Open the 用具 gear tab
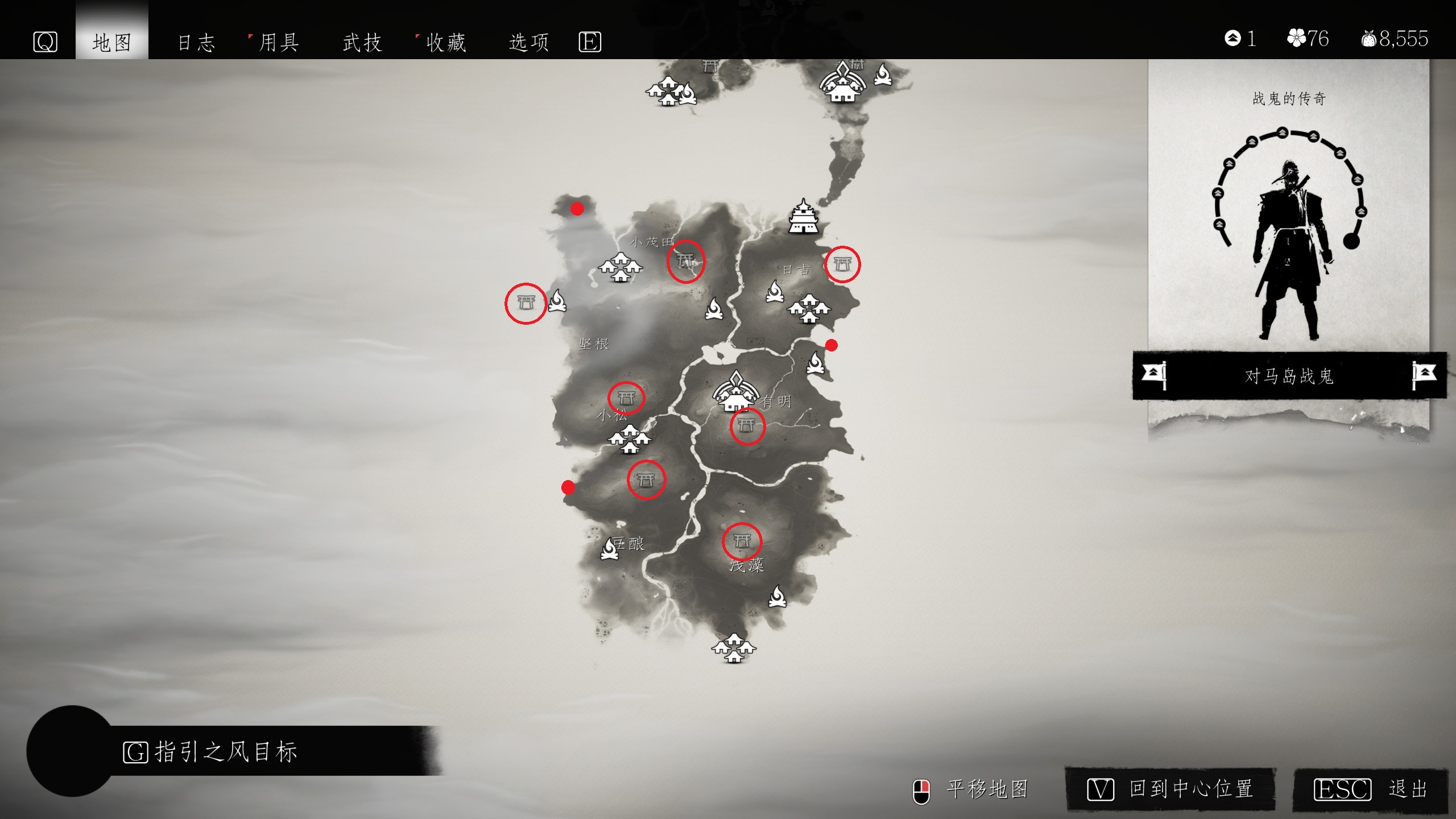The image size is (1456, 819). tap(279, 42)
